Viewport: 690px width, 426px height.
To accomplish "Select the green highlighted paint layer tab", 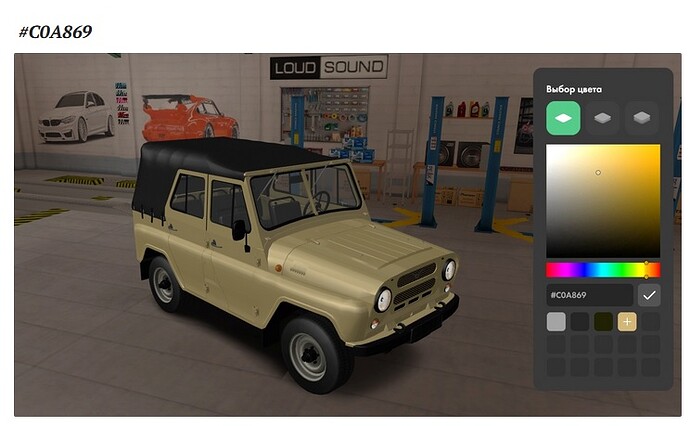I will tap(563, 118).
